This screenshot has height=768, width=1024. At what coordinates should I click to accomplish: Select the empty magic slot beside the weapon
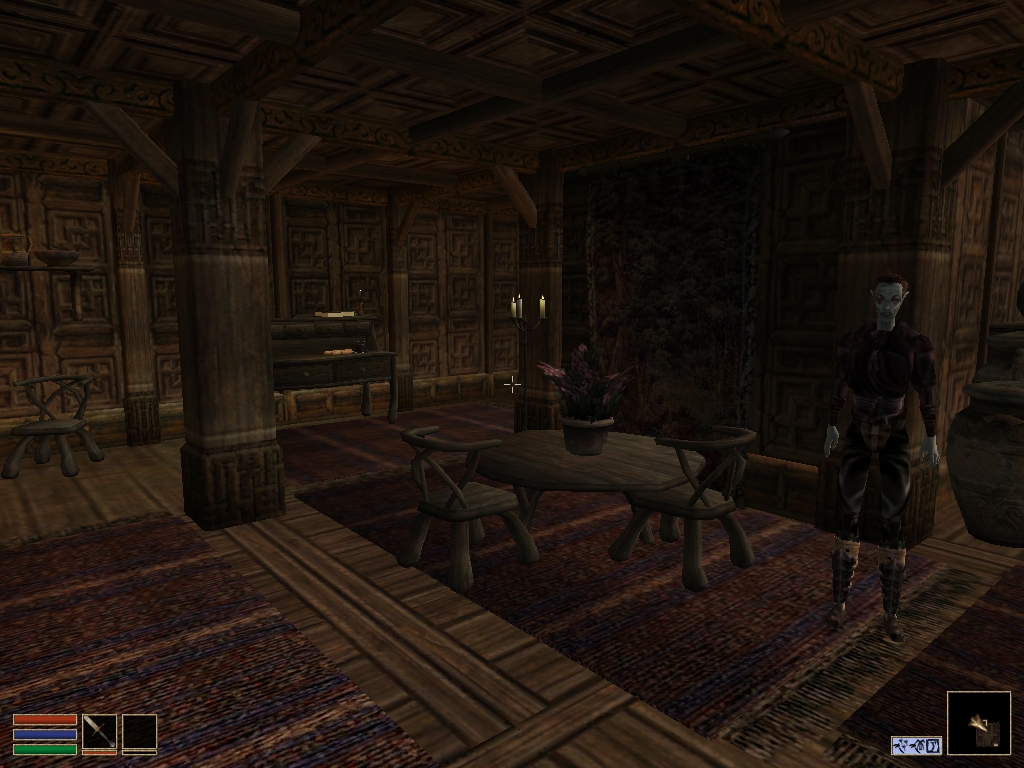pos(139,731)
